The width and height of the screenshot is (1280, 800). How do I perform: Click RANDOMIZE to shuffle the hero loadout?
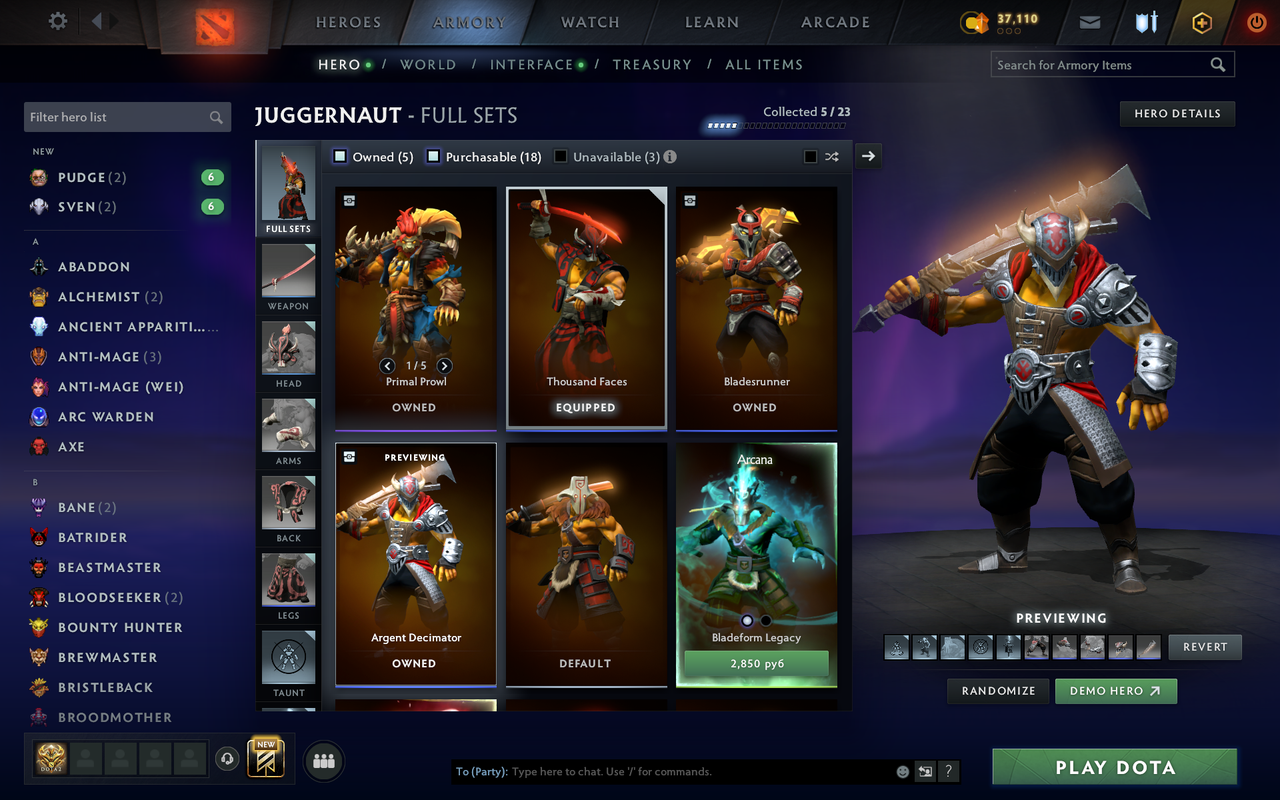997,690
